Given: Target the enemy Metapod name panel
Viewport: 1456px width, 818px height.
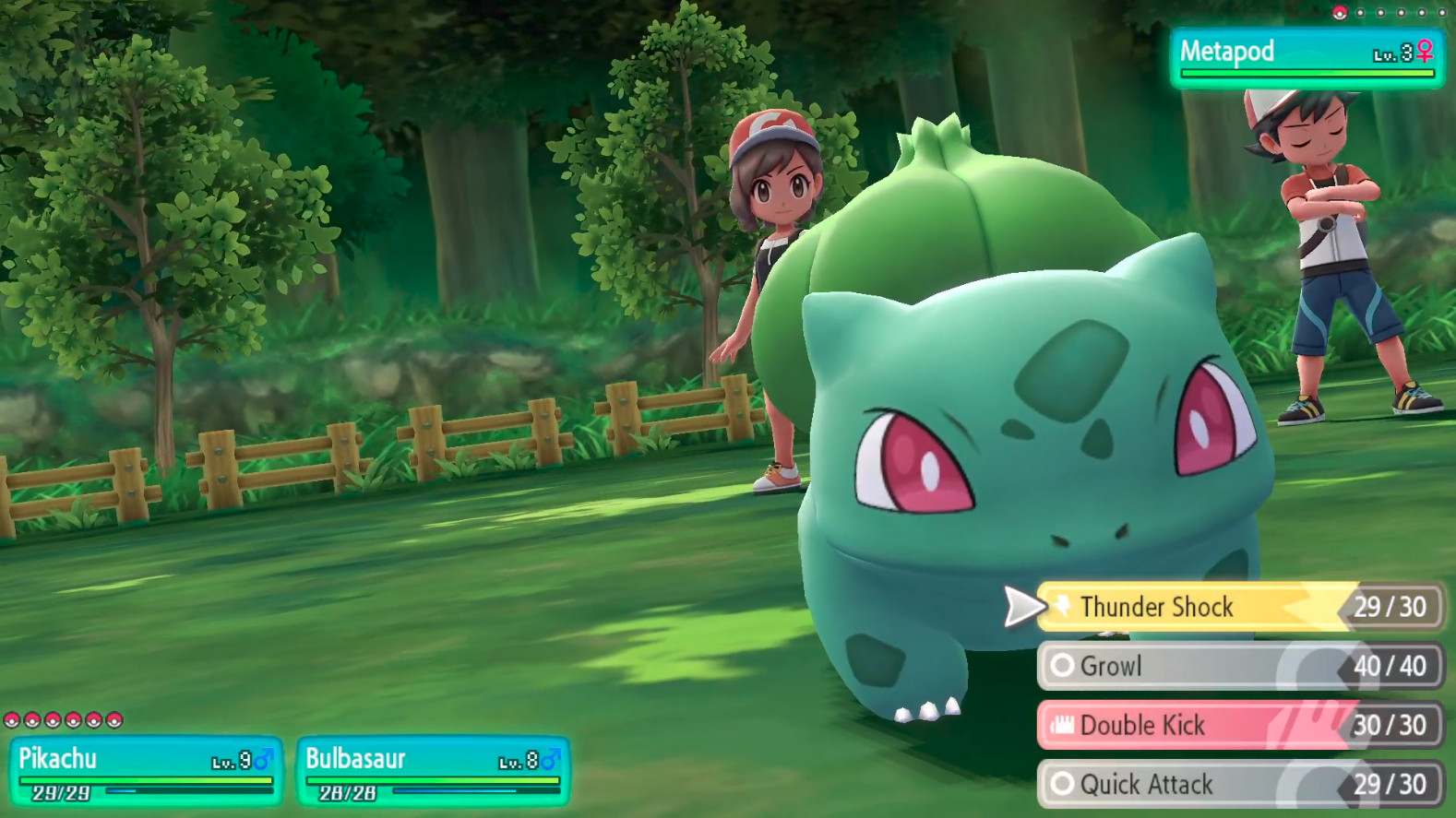Looking at the screenshot, I should (x=1306, y=57).
